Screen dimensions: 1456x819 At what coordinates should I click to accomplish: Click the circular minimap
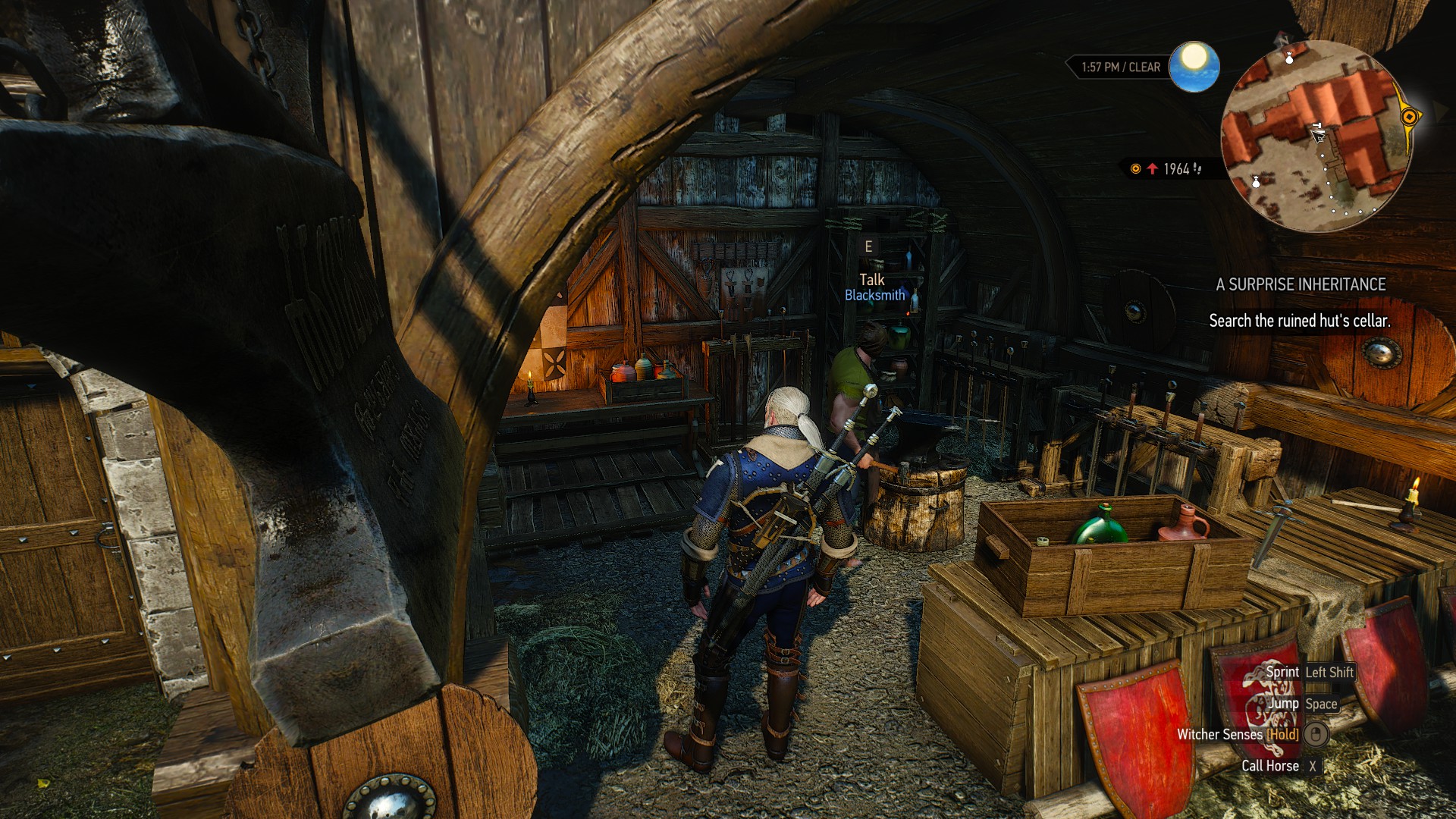pyautogui.click(x=1316, y=136)
